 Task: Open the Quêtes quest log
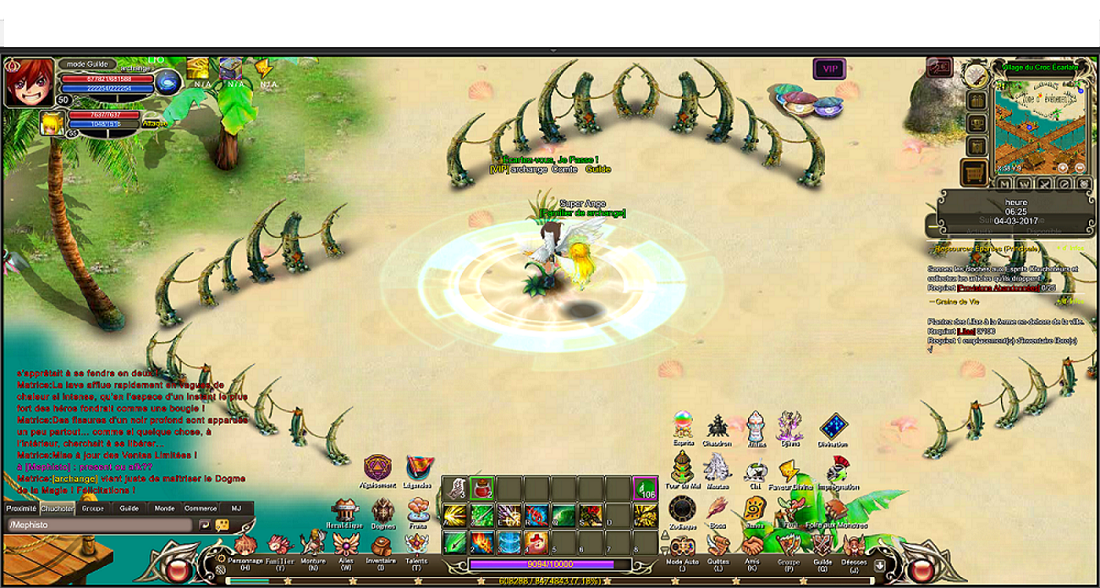coord(716,545)
